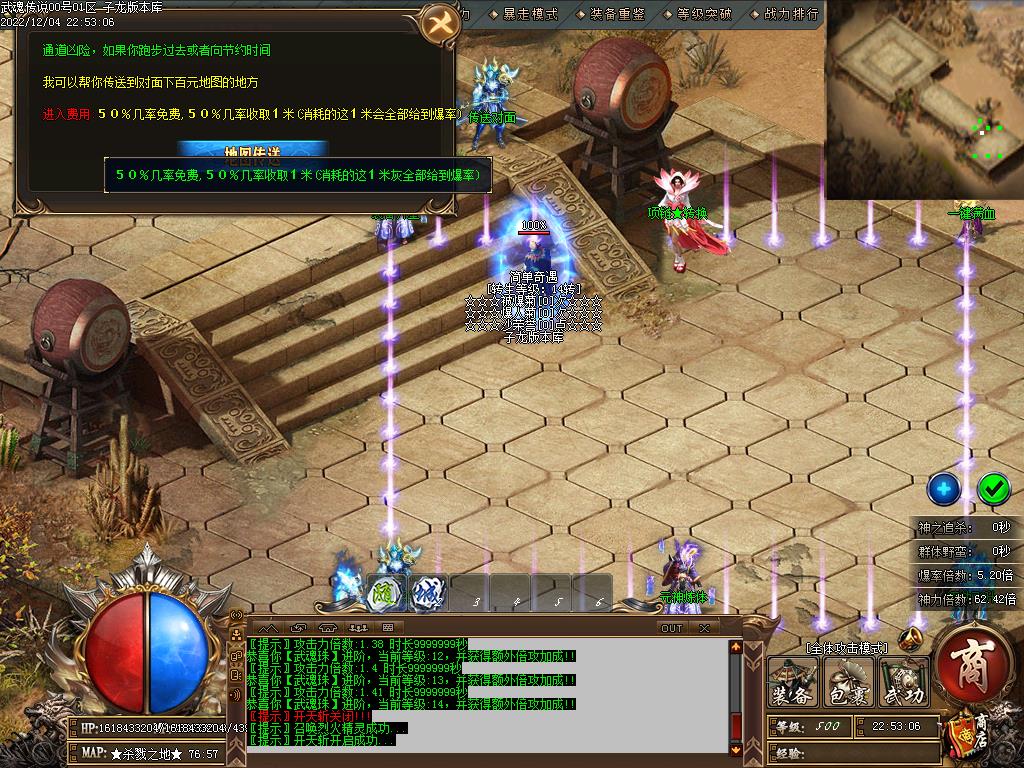Open the 战力排行 power ranking menu
Image resolution: width=1024 pixels, height=768 pixels.
click(x=790, y=14)
